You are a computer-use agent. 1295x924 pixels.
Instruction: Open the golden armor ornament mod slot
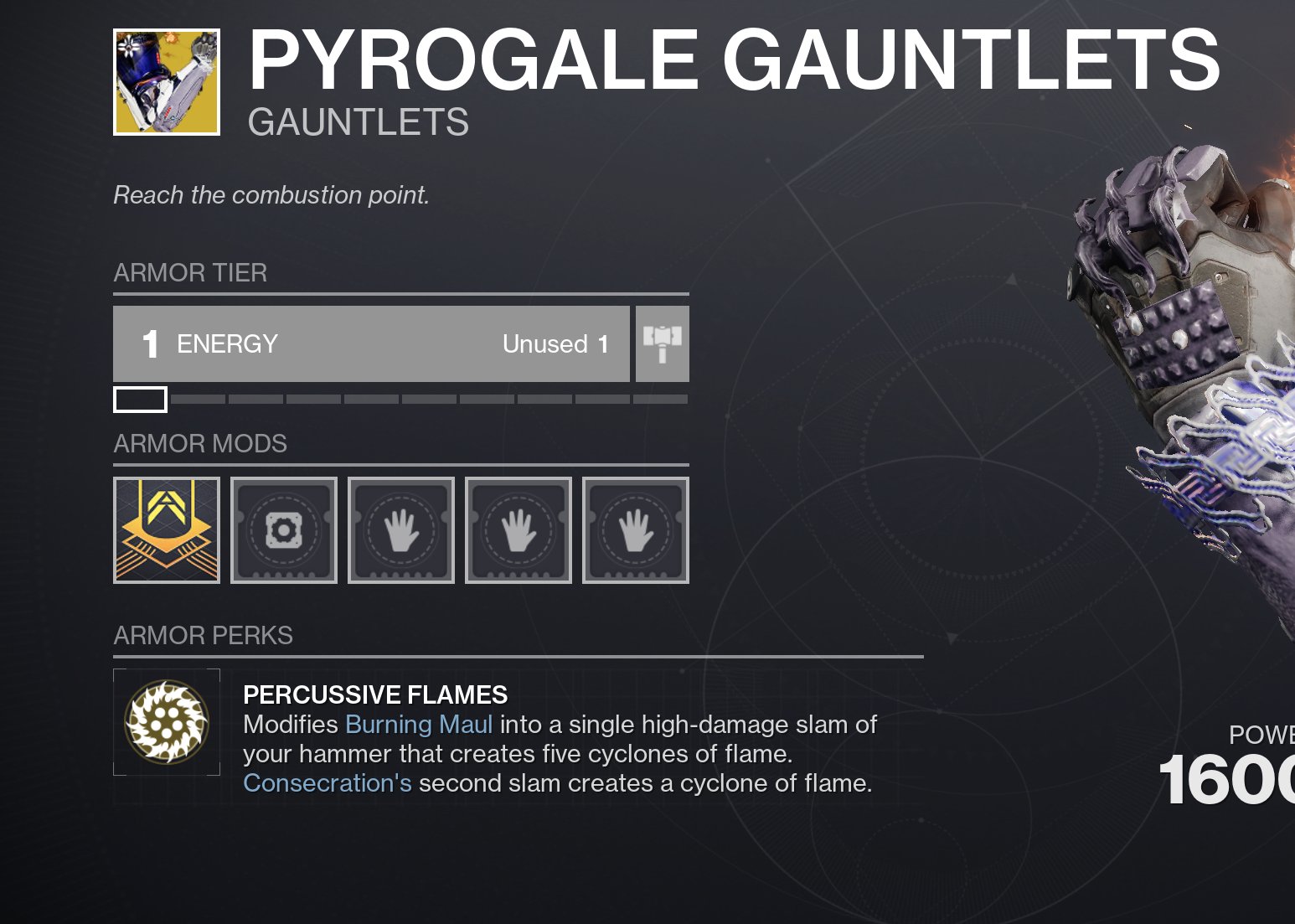(166, 529)
